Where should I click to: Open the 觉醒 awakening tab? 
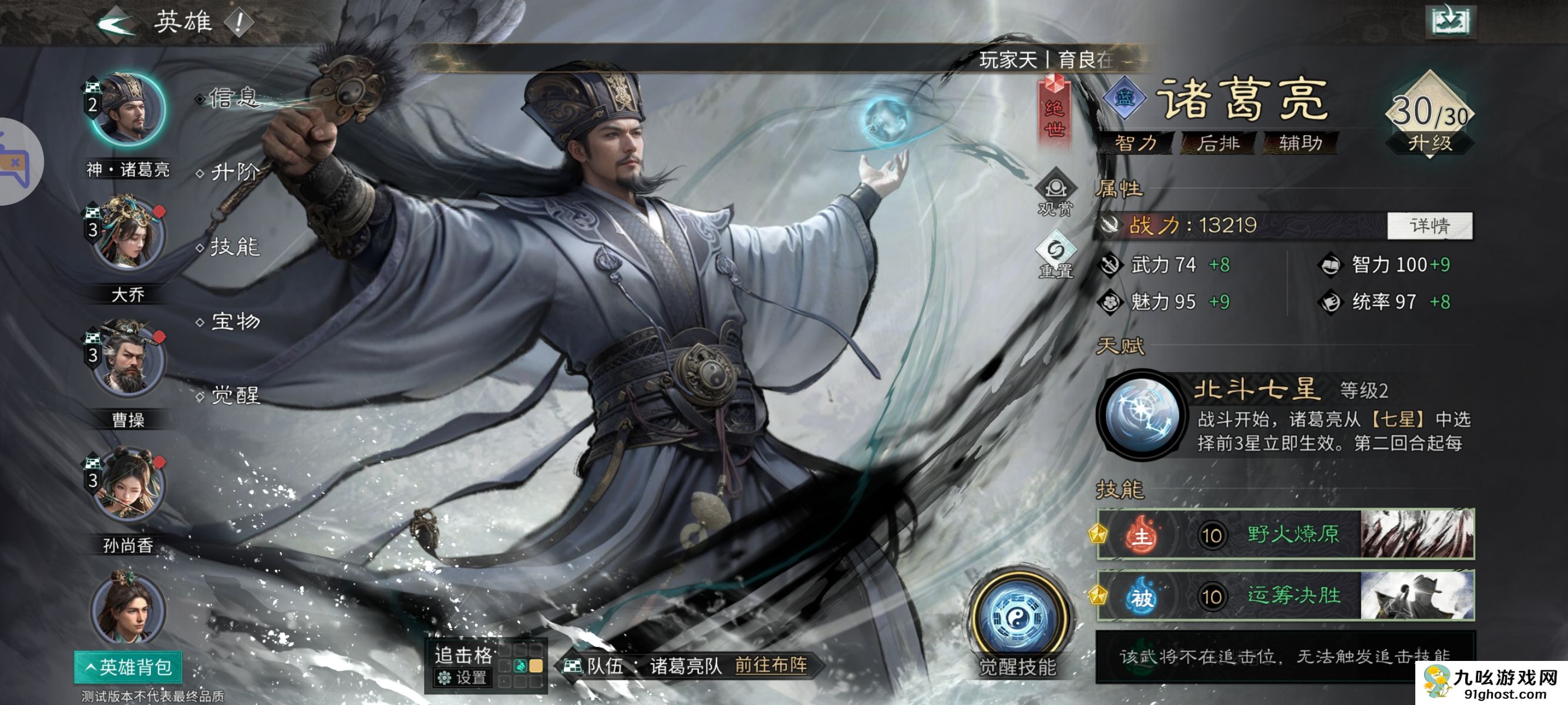click(235, 396)
